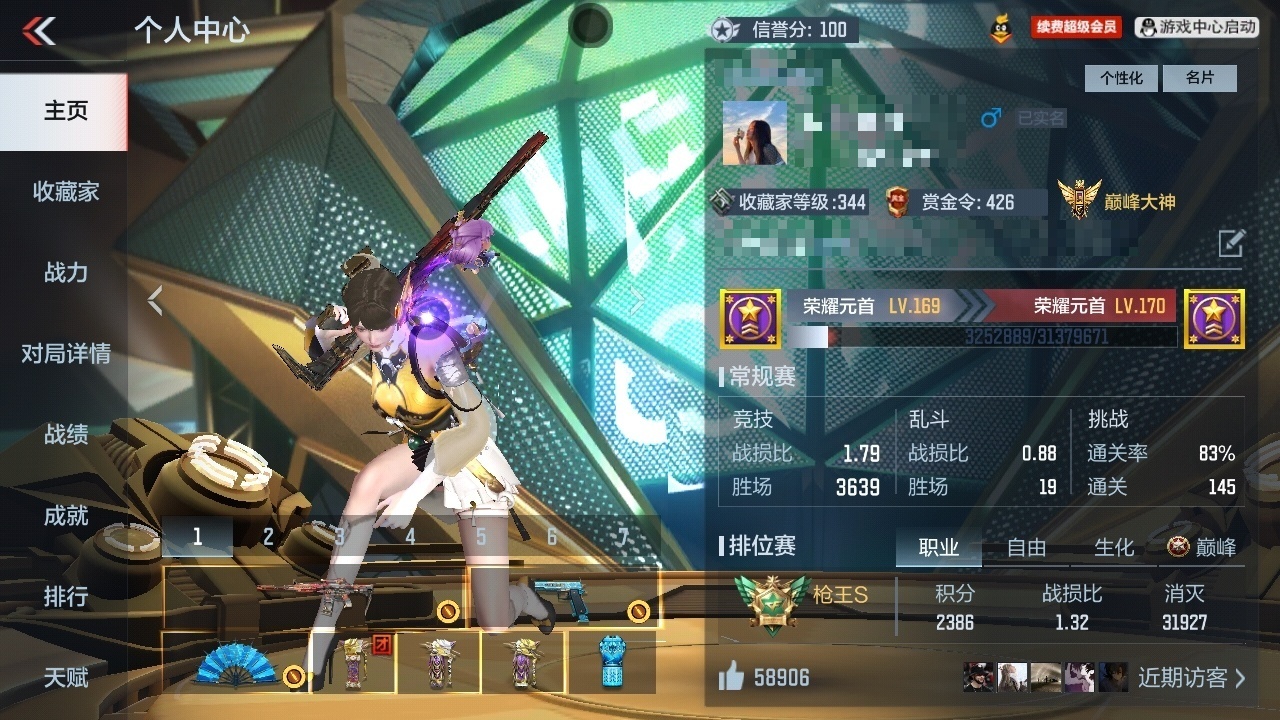Give a like with the thumbs-up icon
Image resolution: width=1280 pixels, height=720 pixels.
tap(732, 678)
